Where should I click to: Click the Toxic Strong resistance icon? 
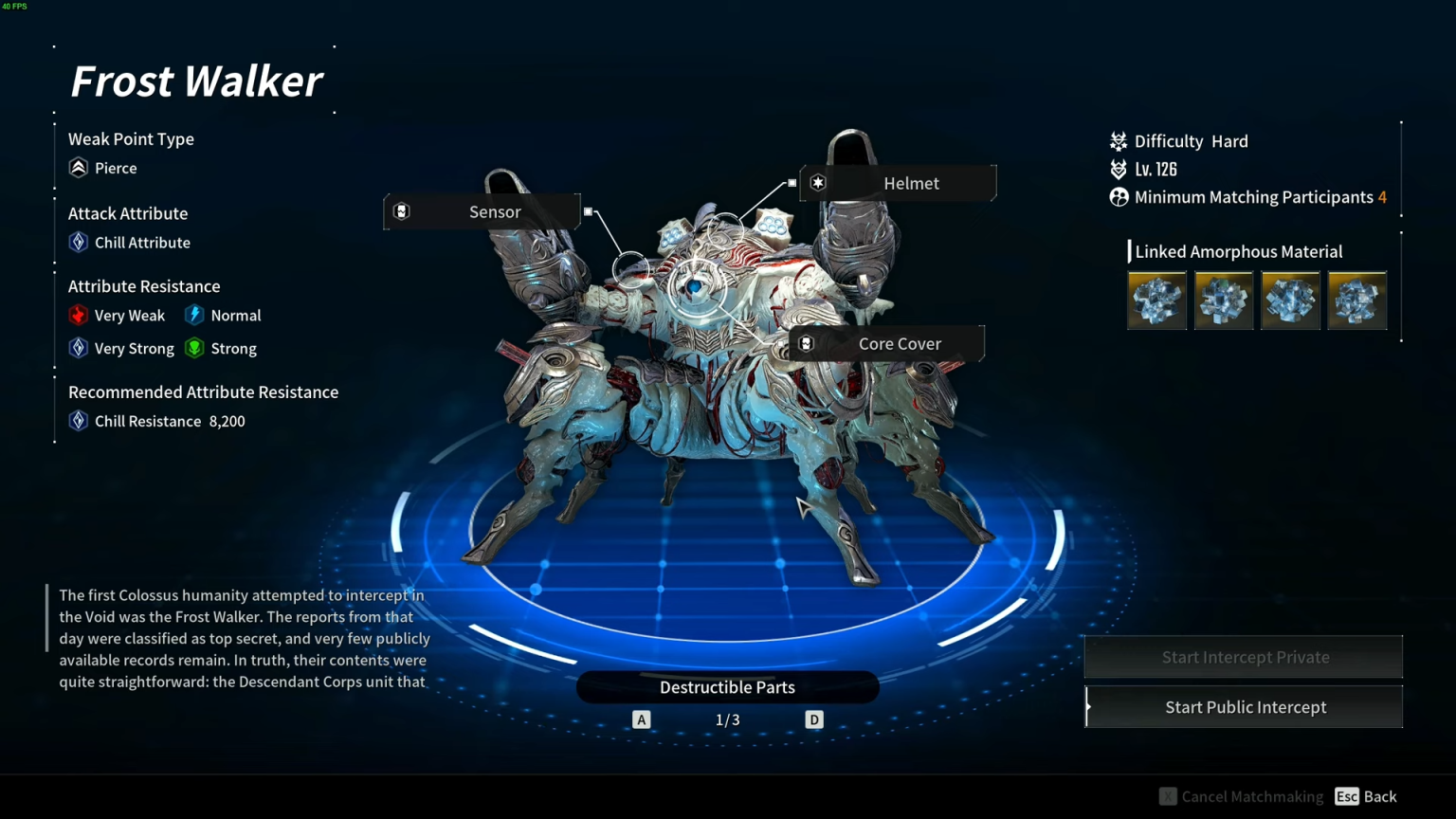pyautogui.click(x=195, y=348)
